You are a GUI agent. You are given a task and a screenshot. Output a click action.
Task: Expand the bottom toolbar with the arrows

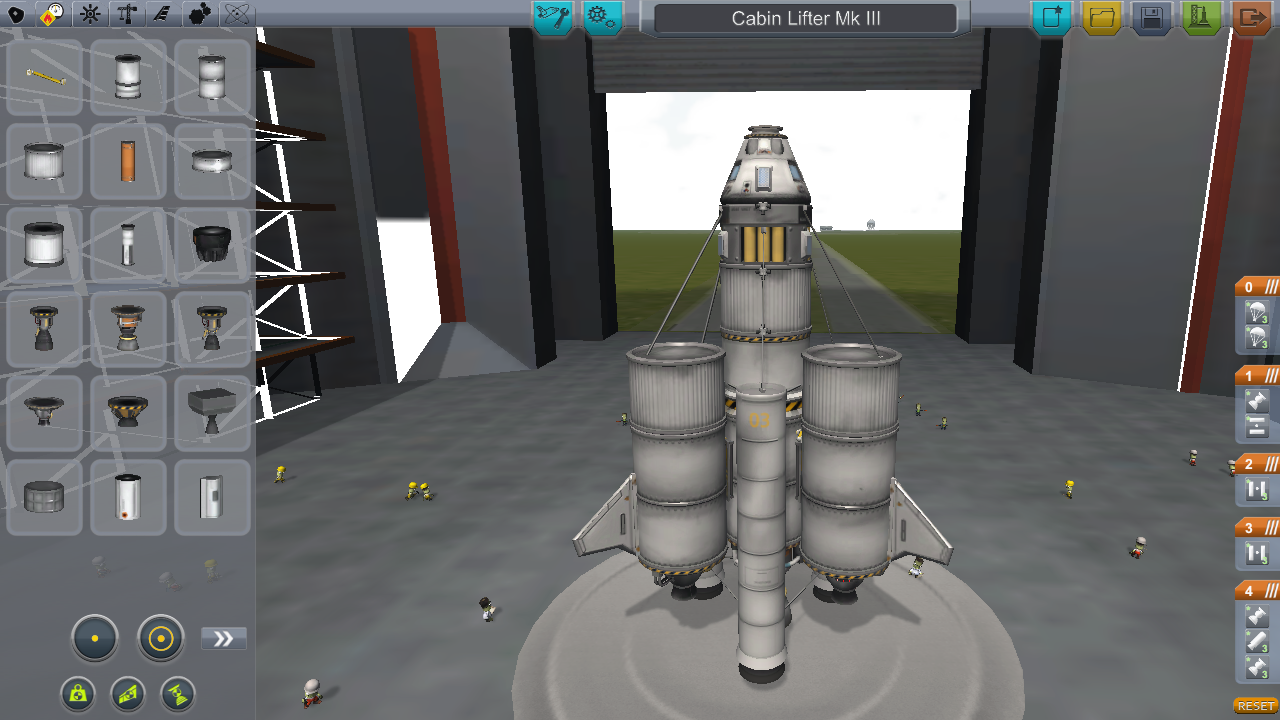pos(223,637)
